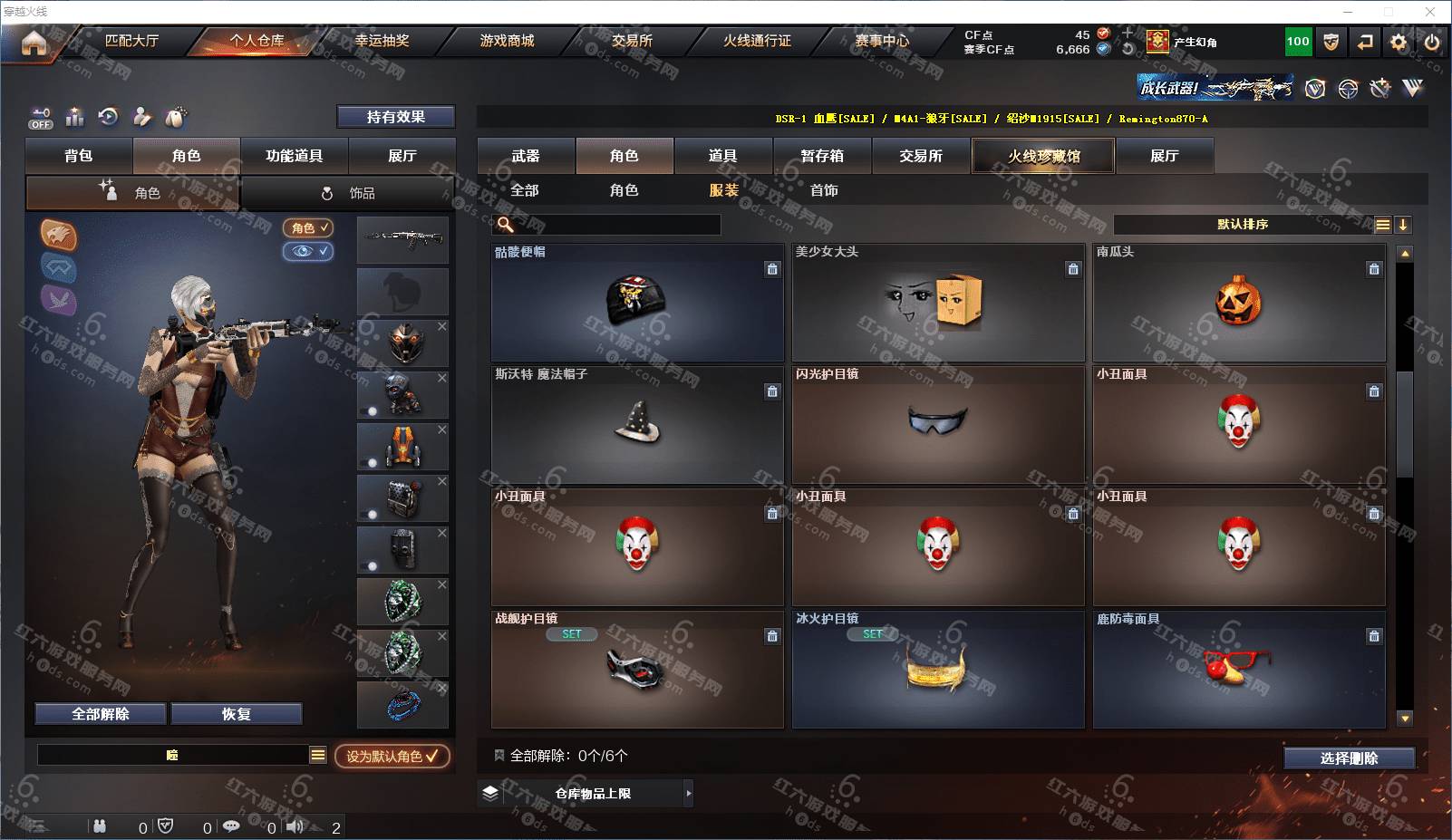Open the 武器 storage tab

526,156
